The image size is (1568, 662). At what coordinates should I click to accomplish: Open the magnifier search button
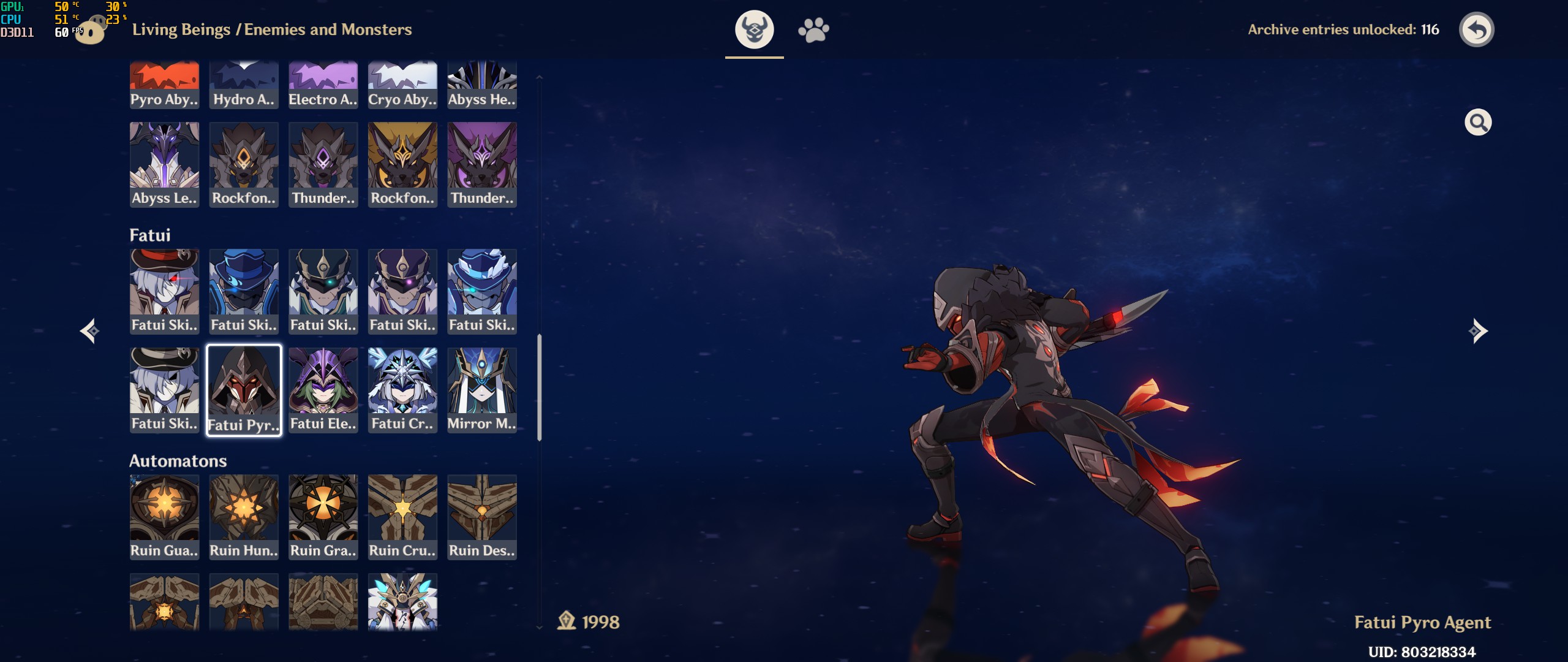[1477, 123]
